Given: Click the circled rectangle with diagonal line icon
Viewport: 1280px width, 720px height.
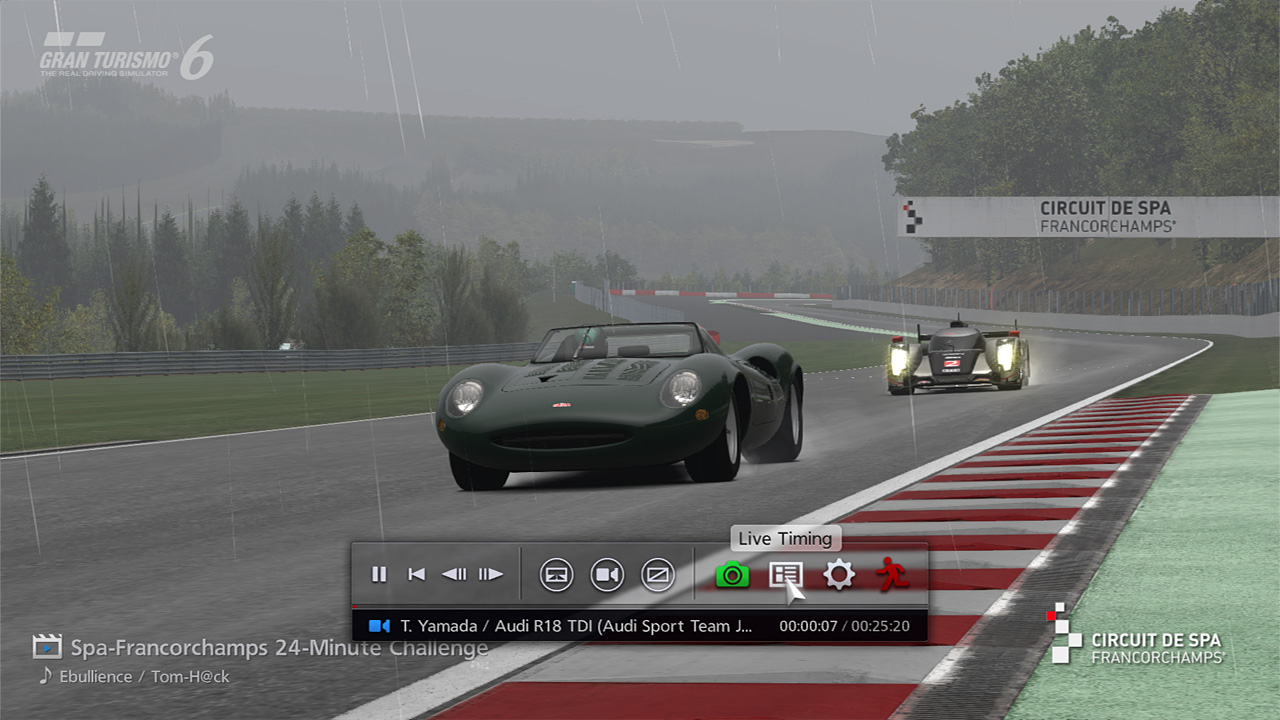Looking at the screenshot, I should tap(657, 574).
